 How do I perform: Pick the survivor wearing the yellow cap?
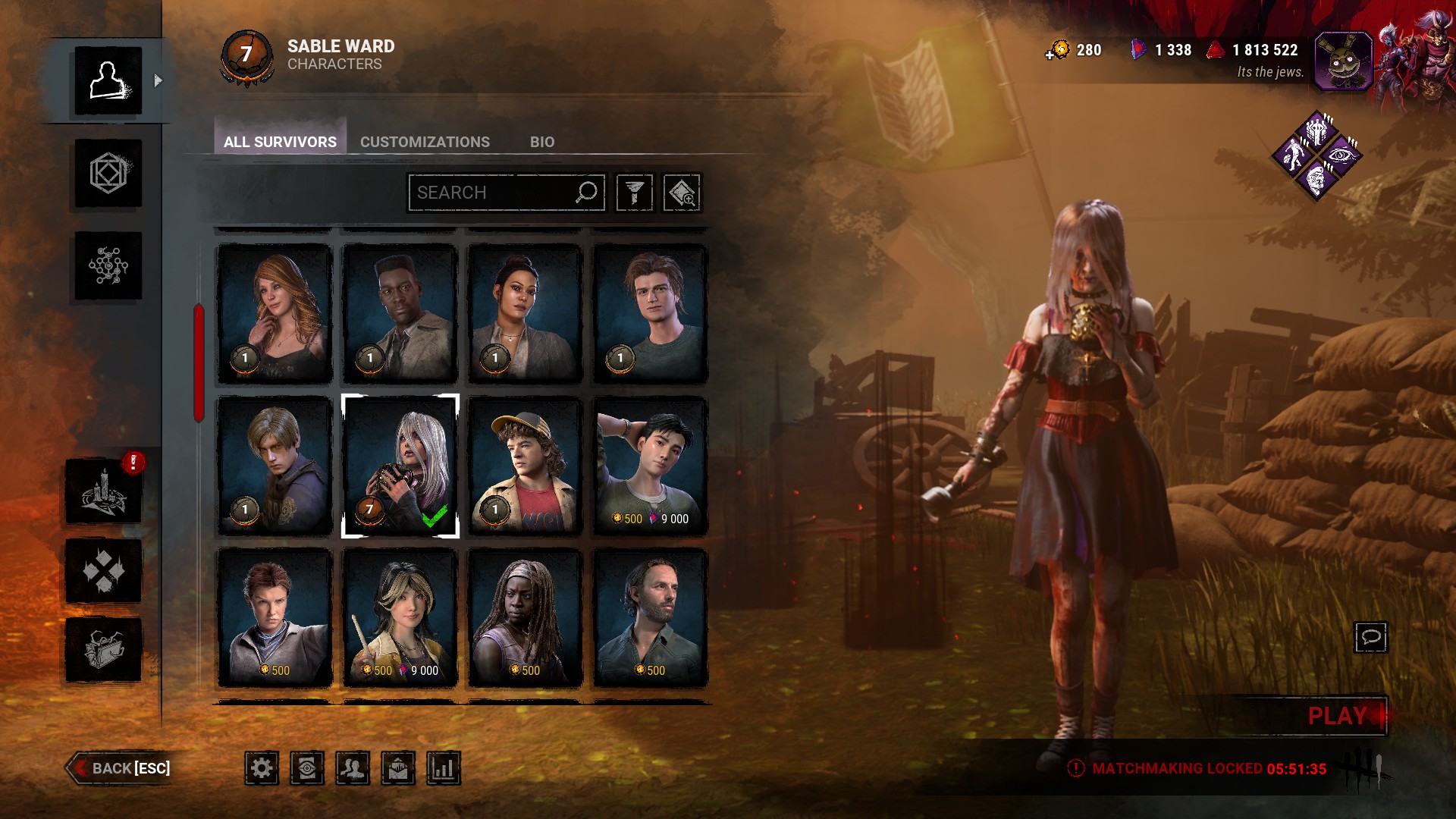pos(525,466)
